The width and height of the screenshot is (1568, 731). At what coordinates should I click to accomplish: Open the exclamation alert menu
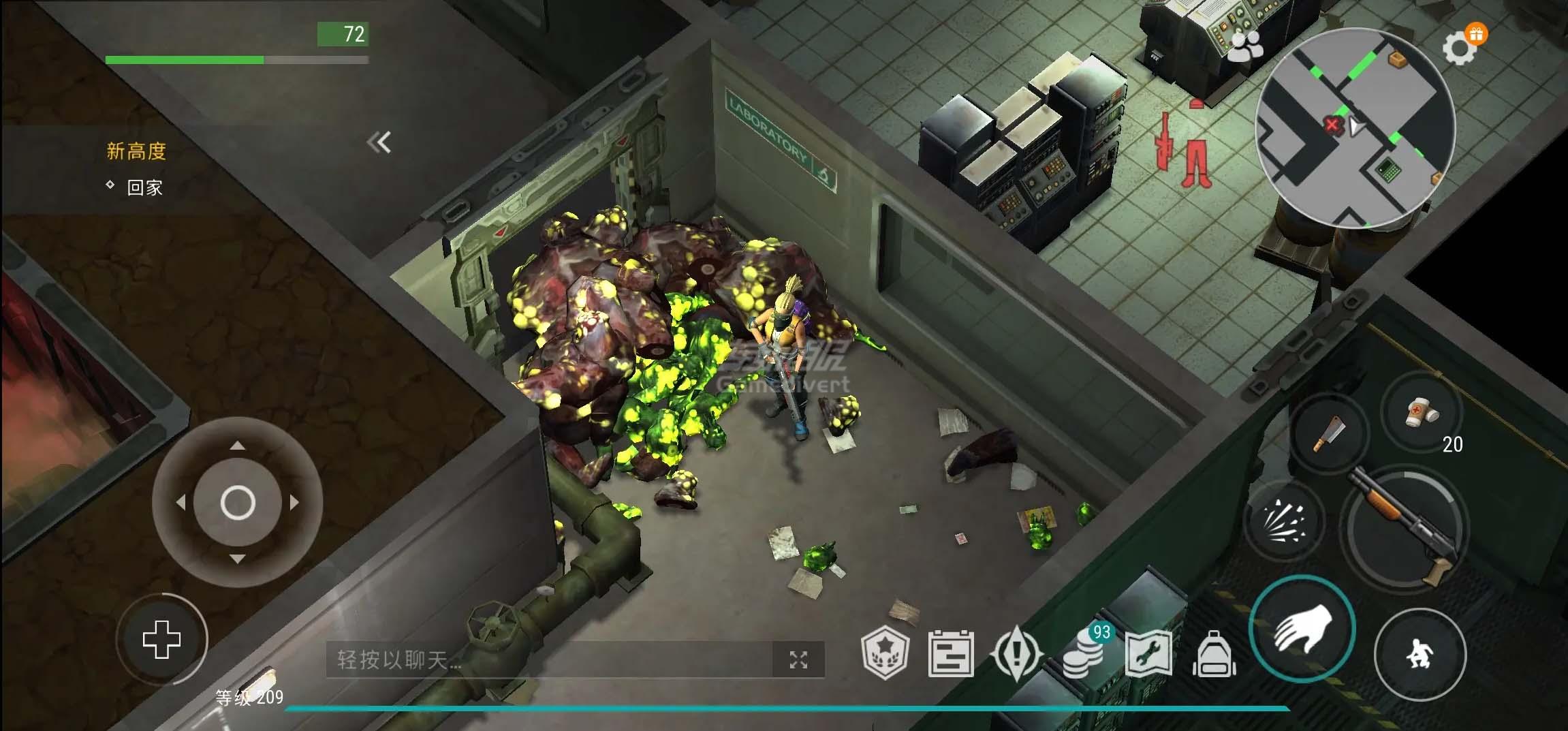1017,654
